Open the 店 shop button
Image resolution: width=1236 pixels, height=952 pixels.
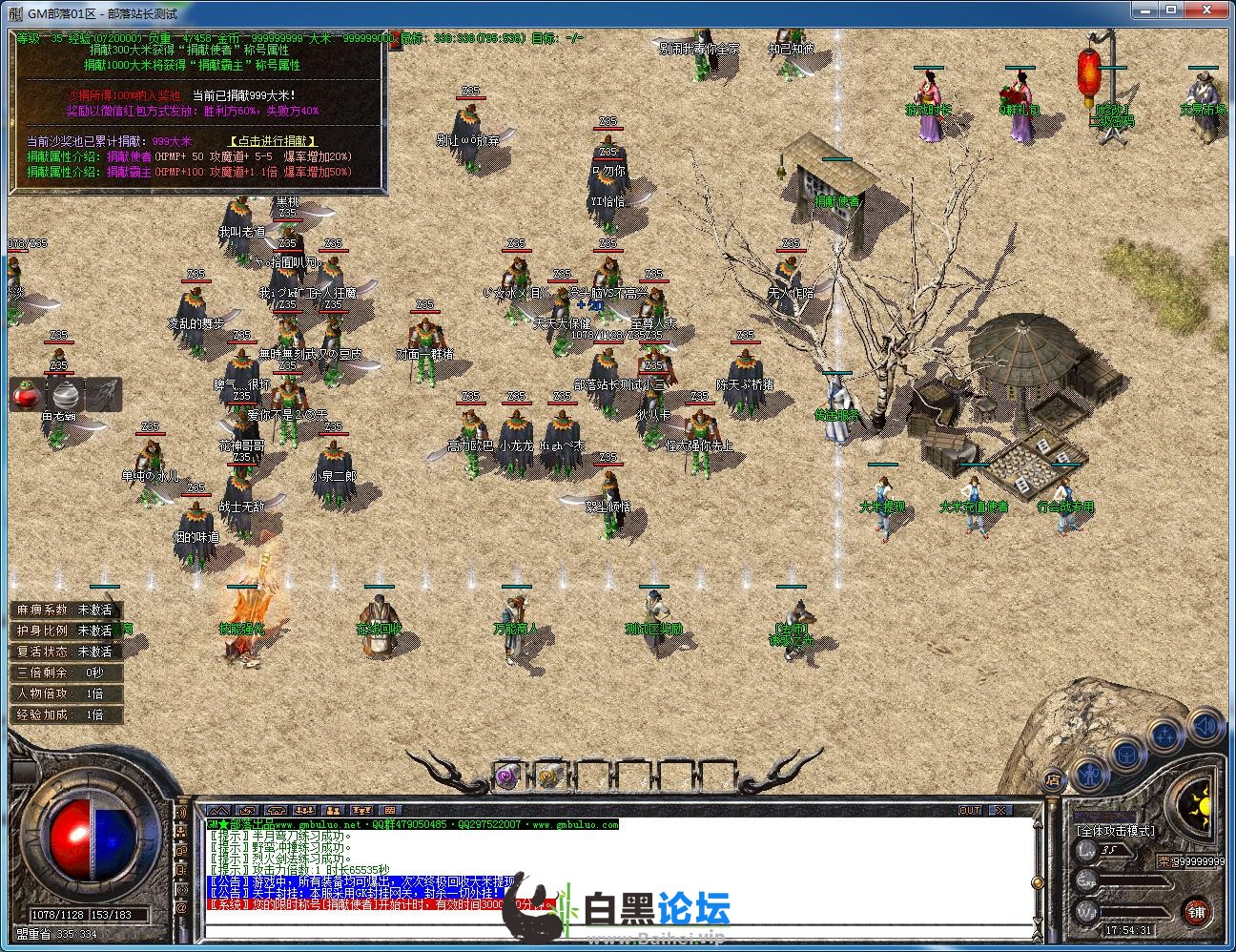(x=1053, y=778)
